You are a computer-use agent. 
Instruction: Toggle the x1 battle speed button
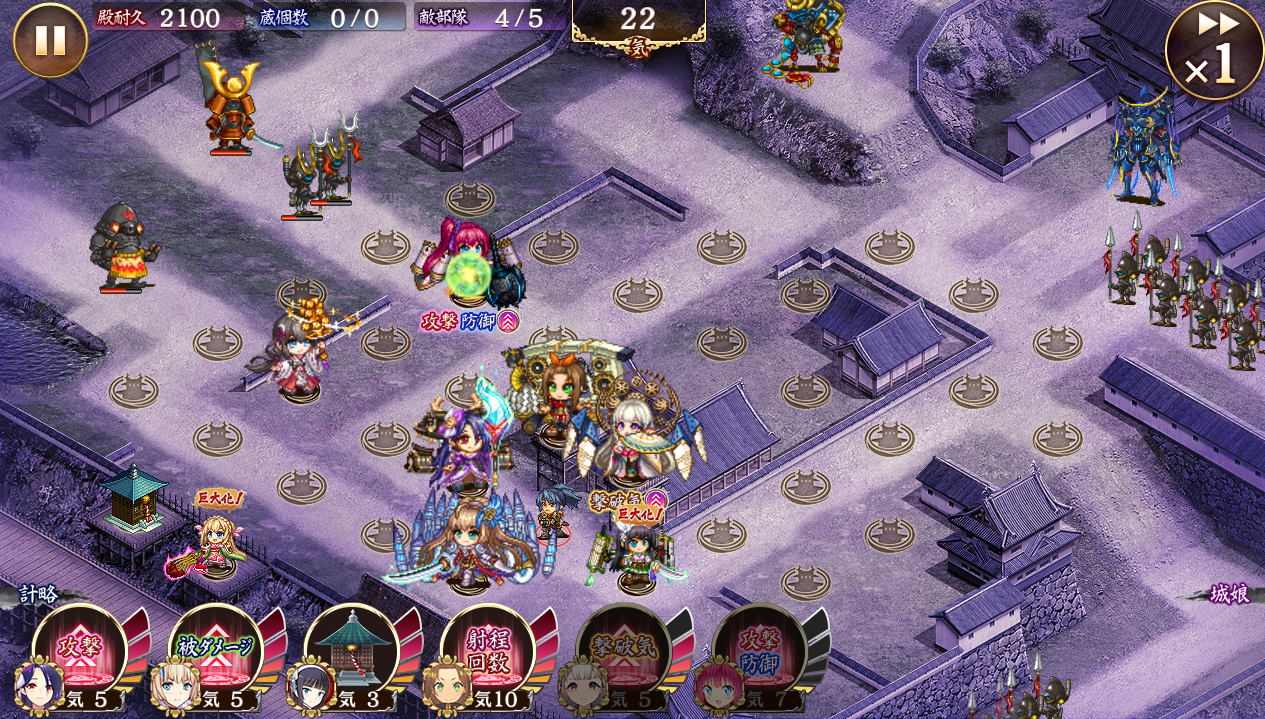pos(1213,50)
